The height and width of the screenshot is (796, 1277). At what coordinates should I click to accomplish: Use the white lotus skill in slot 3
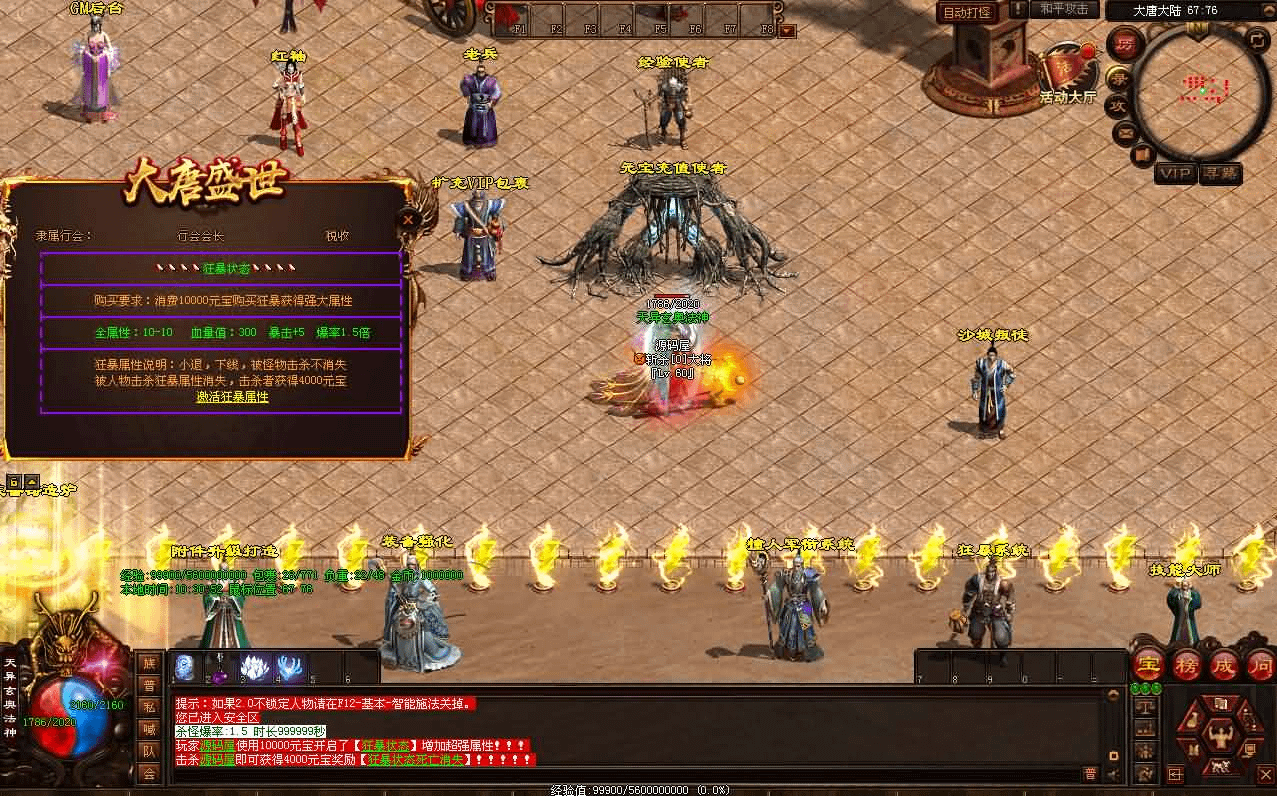pyautogui.click(x=254, y=667)
